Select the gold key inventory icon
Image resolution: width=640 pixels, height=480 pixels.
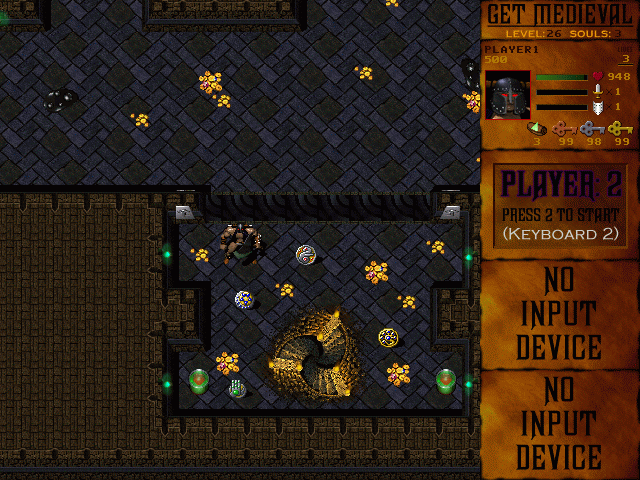tap(621, 128)
